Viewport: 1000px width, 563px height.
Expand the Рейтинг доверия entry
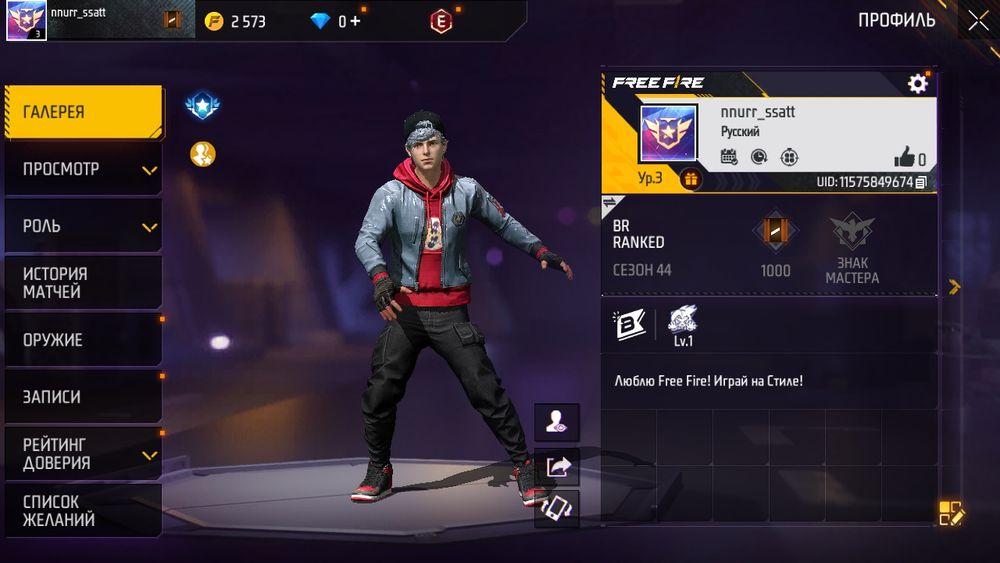click(x=83, y=454)
